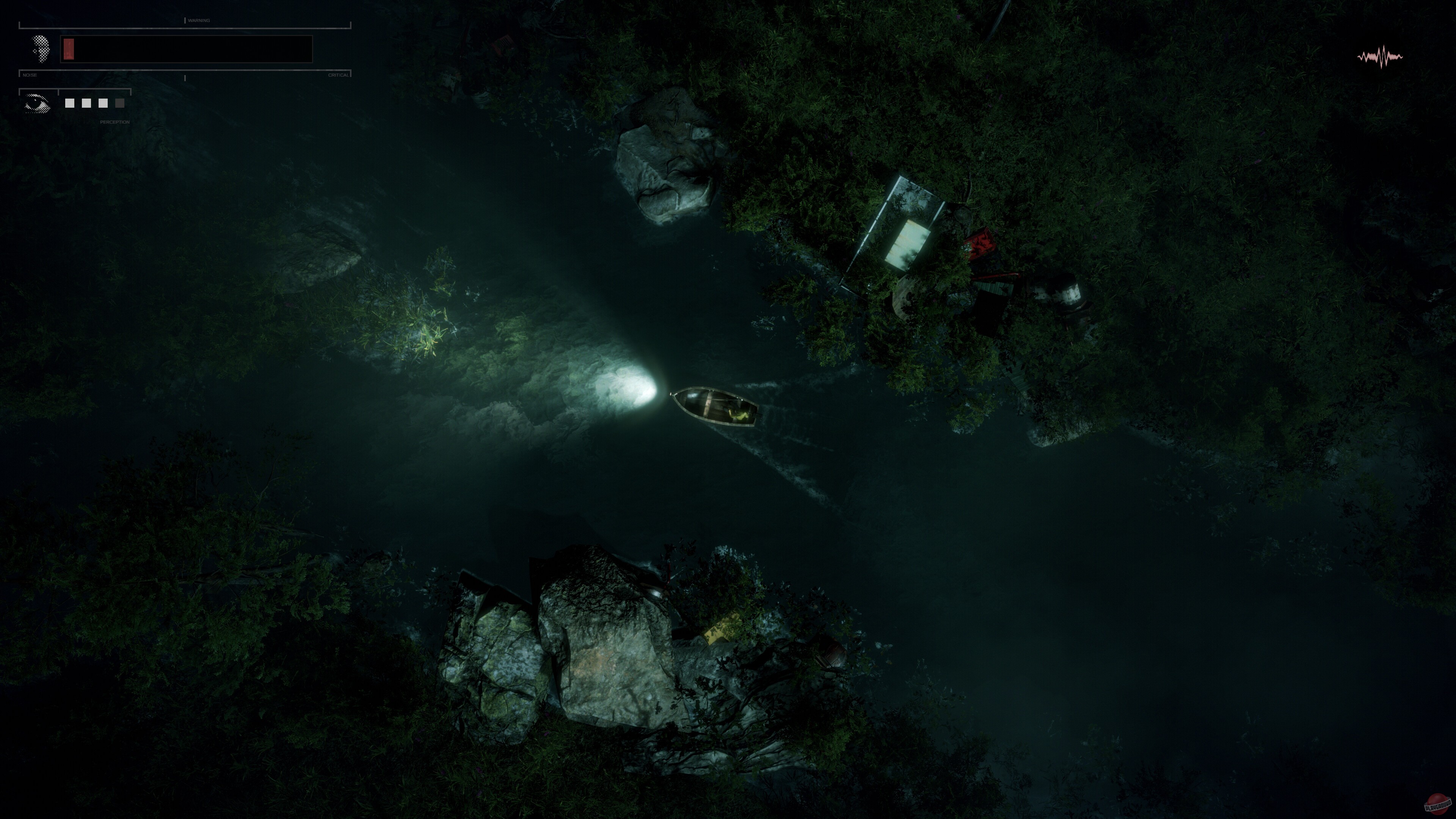Click the tick mark below the noise bar
The height and width of the screenshot is (819, 1456).
185,78
